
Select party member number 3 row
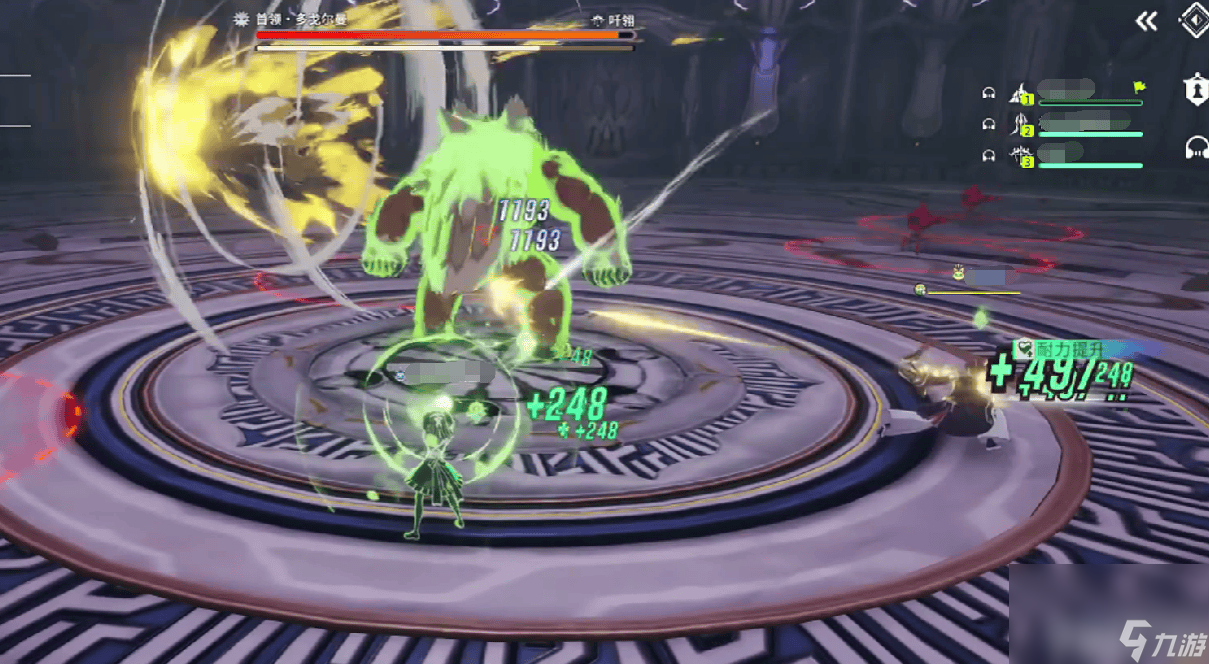pos(1080,156)
